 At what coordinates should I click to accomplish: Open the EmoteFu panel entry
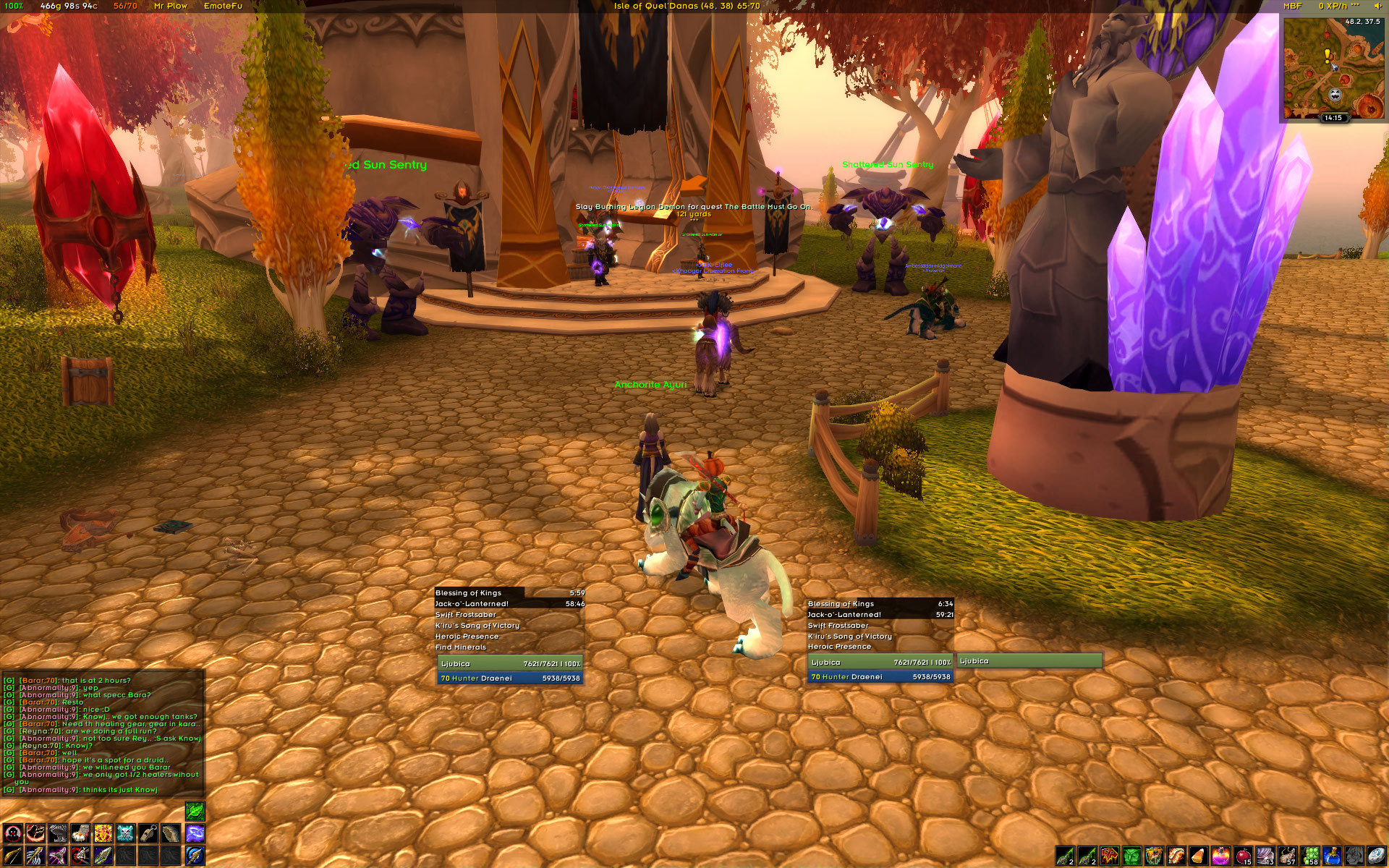223,6
